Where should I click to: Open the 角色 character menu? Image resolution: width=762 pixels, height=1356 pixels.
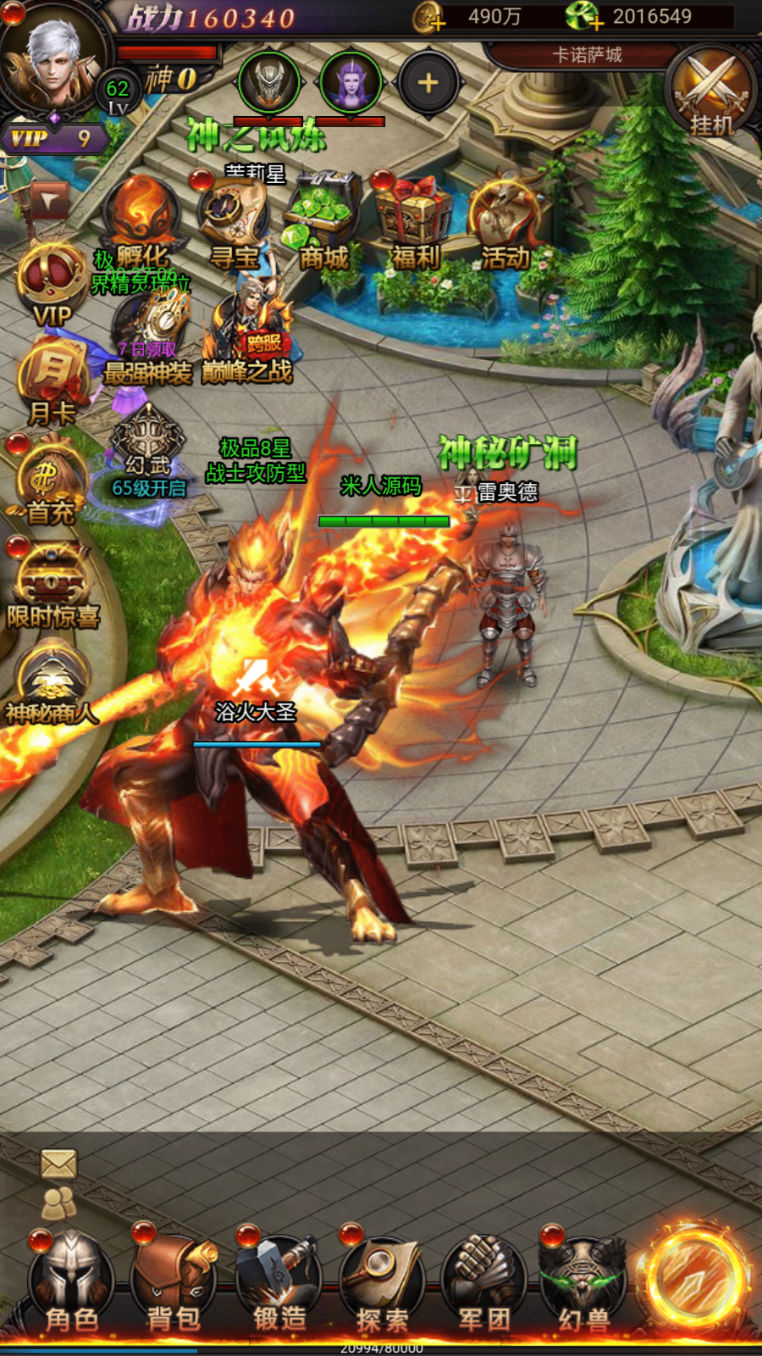pos(71,1283)
